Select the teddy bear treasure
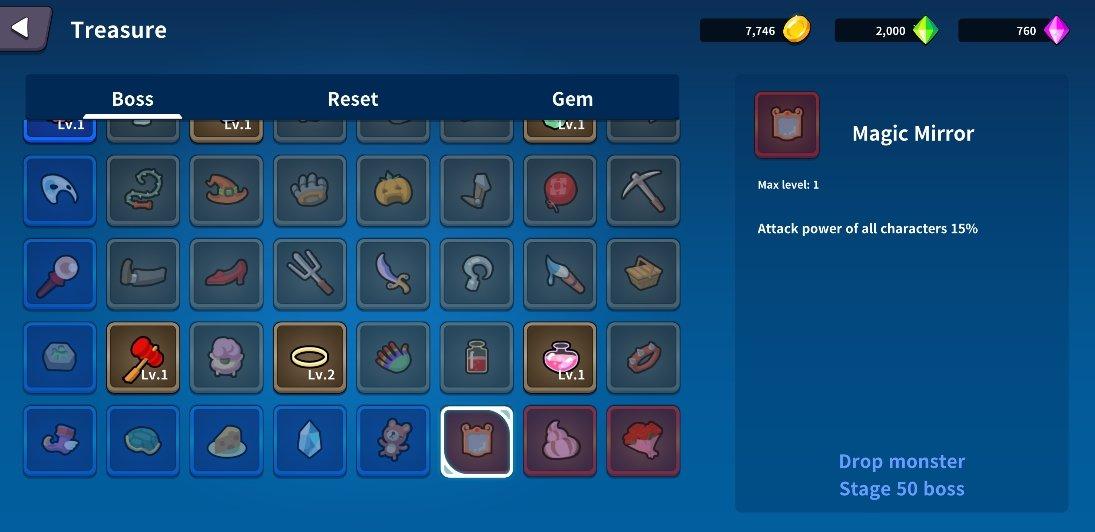Screen dimensions: 1095x532 [x=393, y=441]
